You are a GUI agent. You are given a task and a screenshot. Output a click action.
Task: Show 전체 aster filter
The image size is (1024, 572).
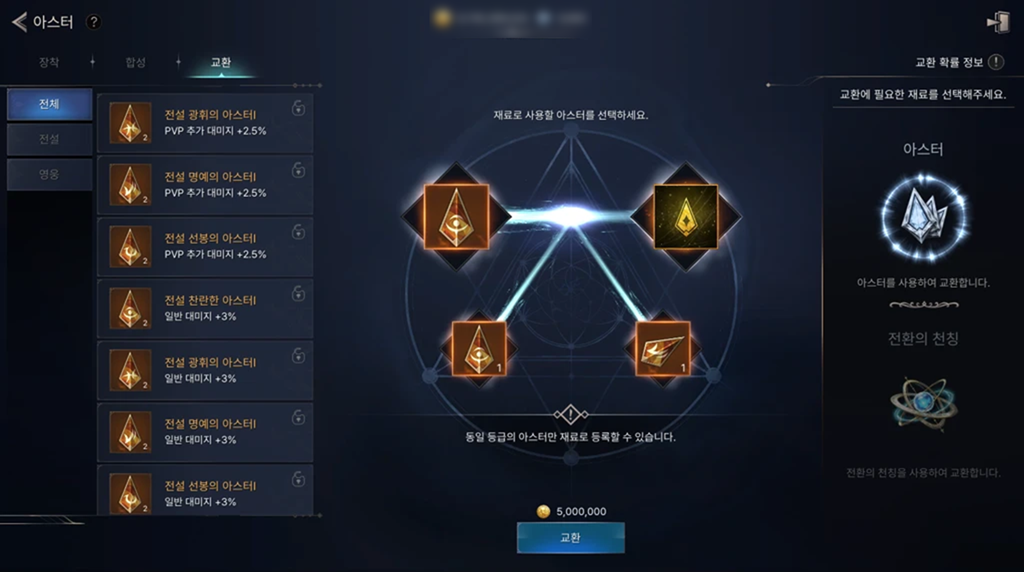[49, 104]
